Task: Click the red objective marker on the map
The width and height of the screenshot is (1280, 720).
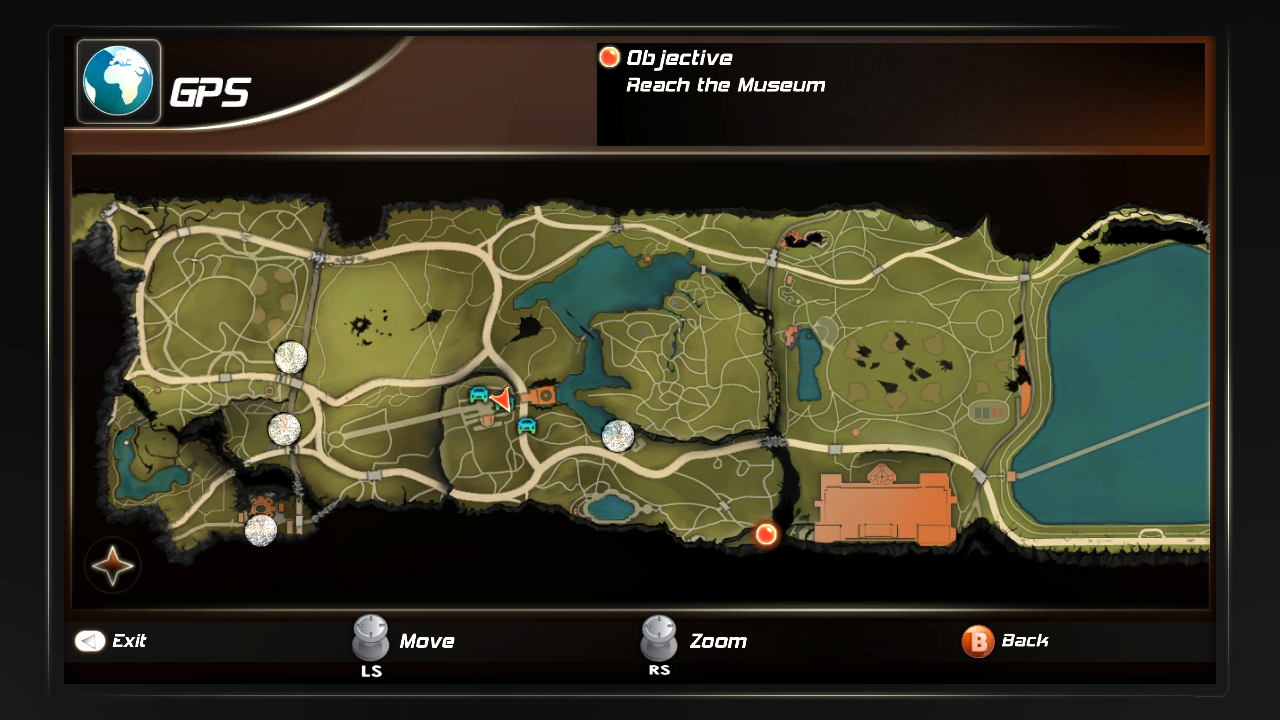Action: (766, 534)
